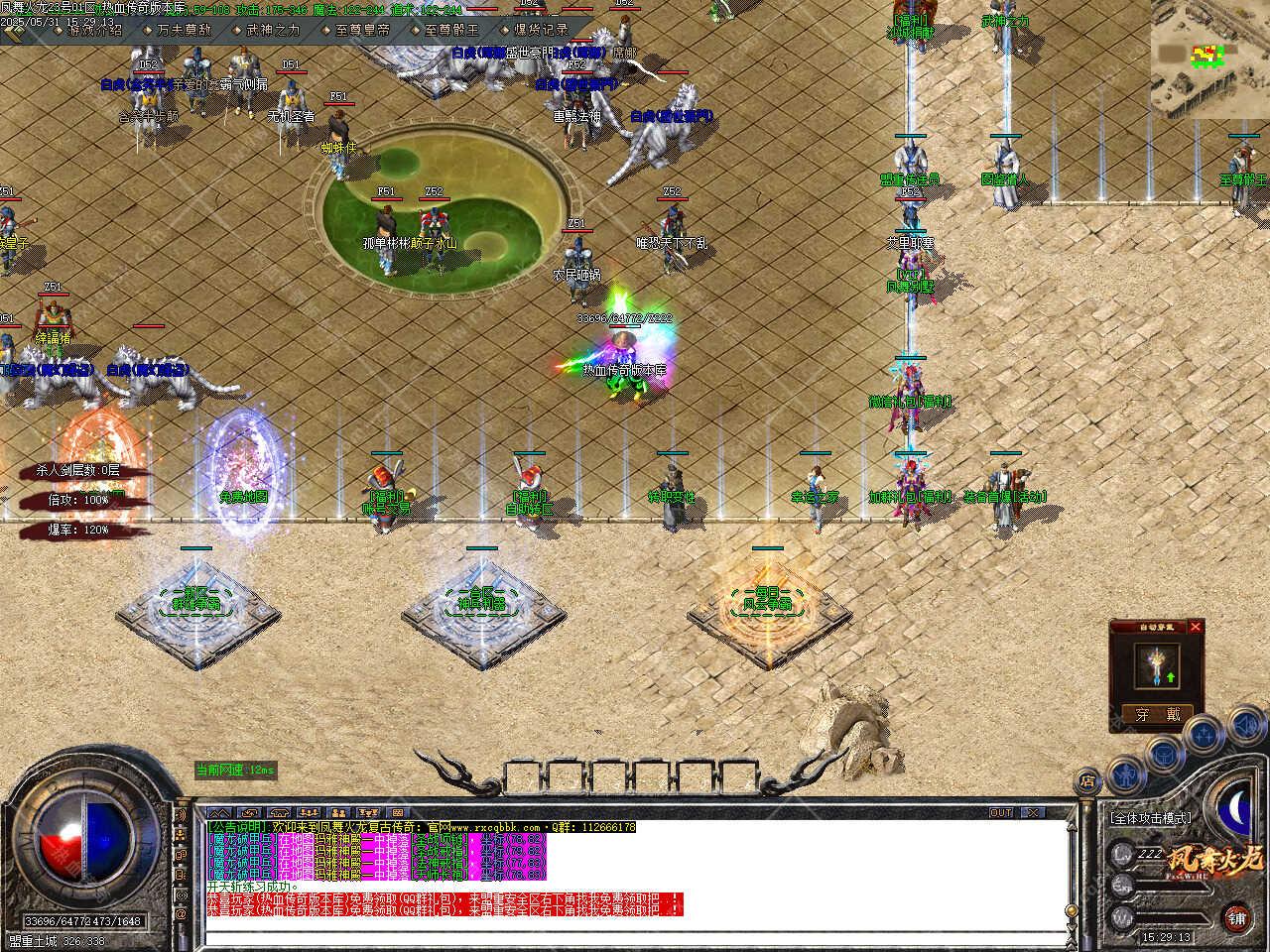This screenshot has height=952, width=1270.
Task: Switch the 全体攻击模式 attack mode
Action: point(1151,819)
